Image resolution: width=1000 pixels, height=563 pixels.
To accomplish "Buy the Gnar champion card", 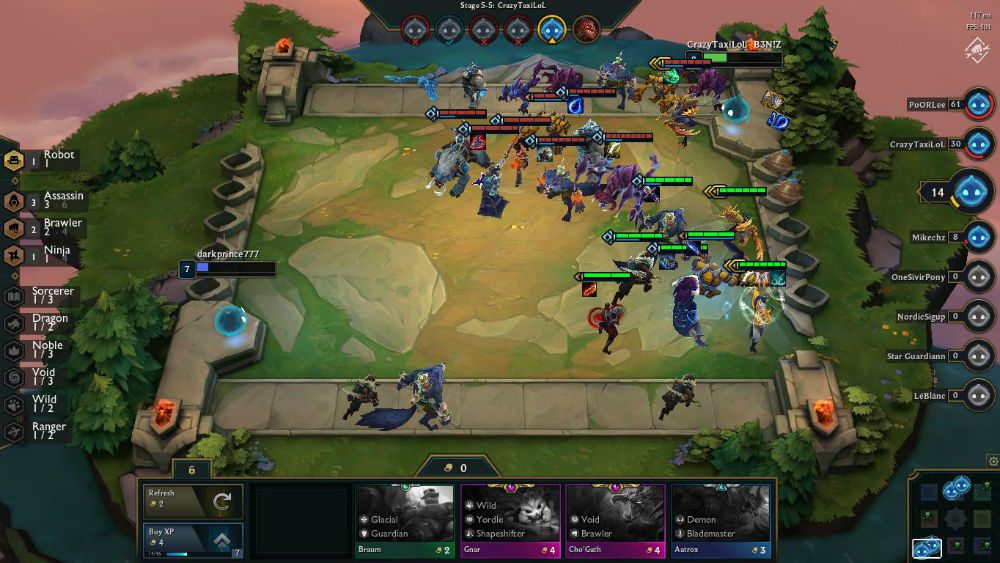I will 510,522.
